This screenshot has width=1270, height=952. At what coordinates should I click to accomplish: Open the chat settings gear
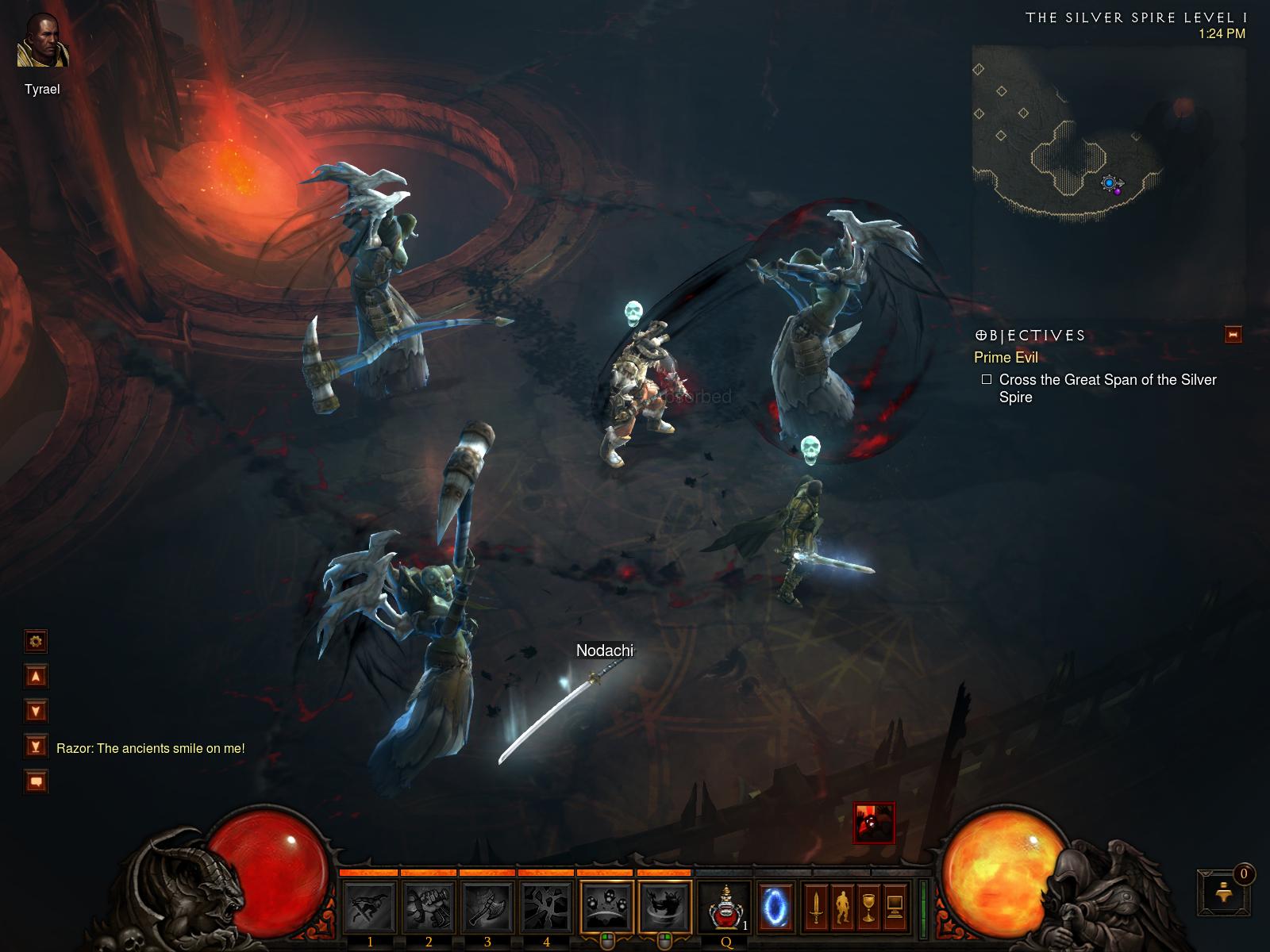tap(36, 641)
